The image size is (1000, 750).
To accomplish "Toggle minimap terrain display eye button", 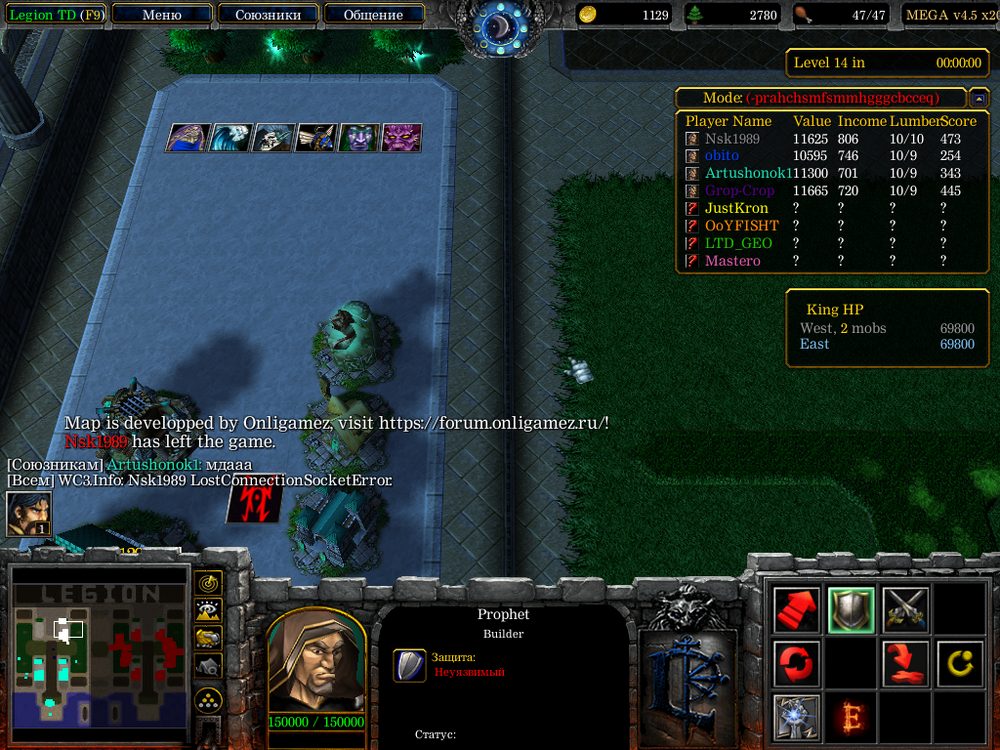I will 208,610.
